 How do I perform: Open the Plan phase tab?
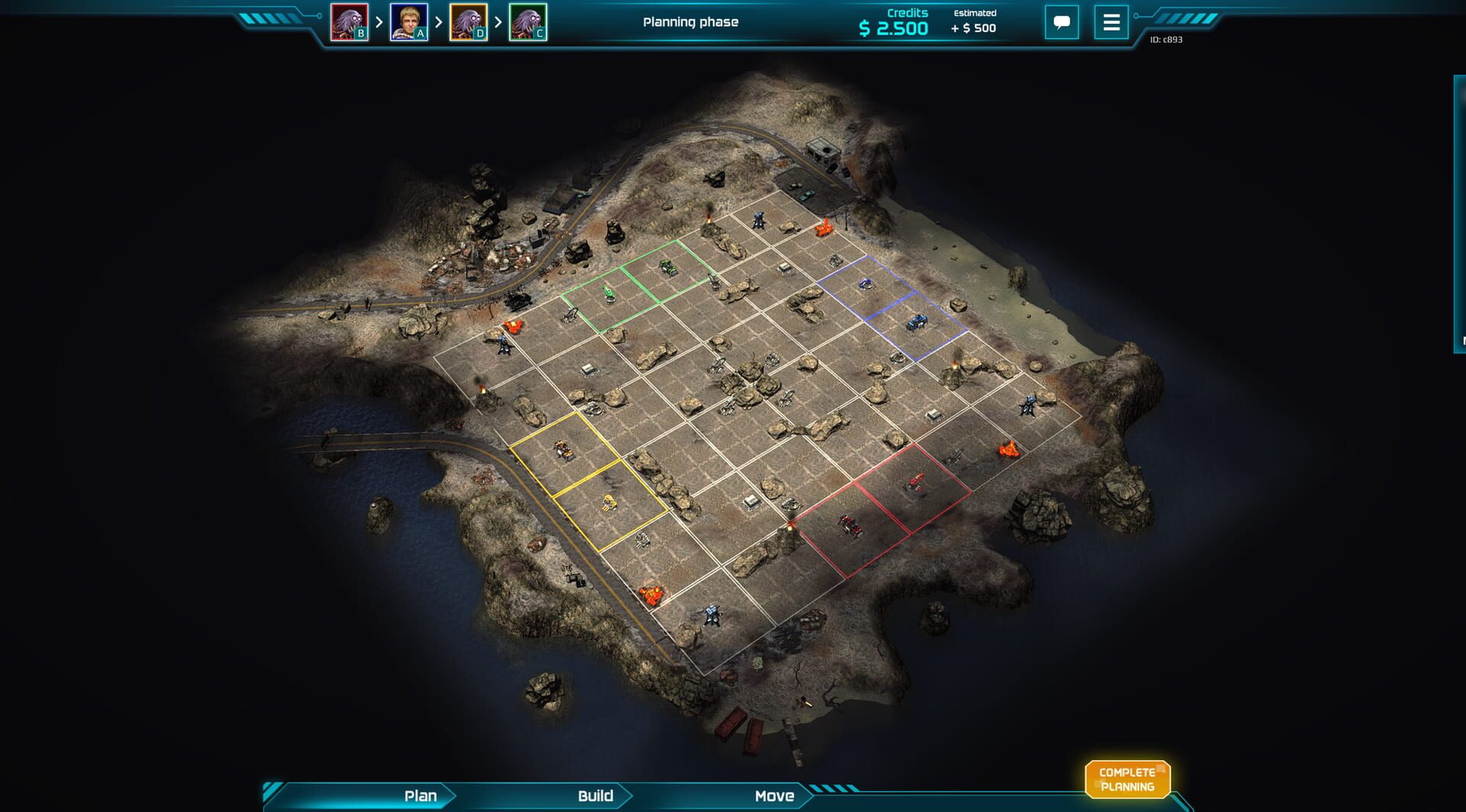[x=418, y=796]
